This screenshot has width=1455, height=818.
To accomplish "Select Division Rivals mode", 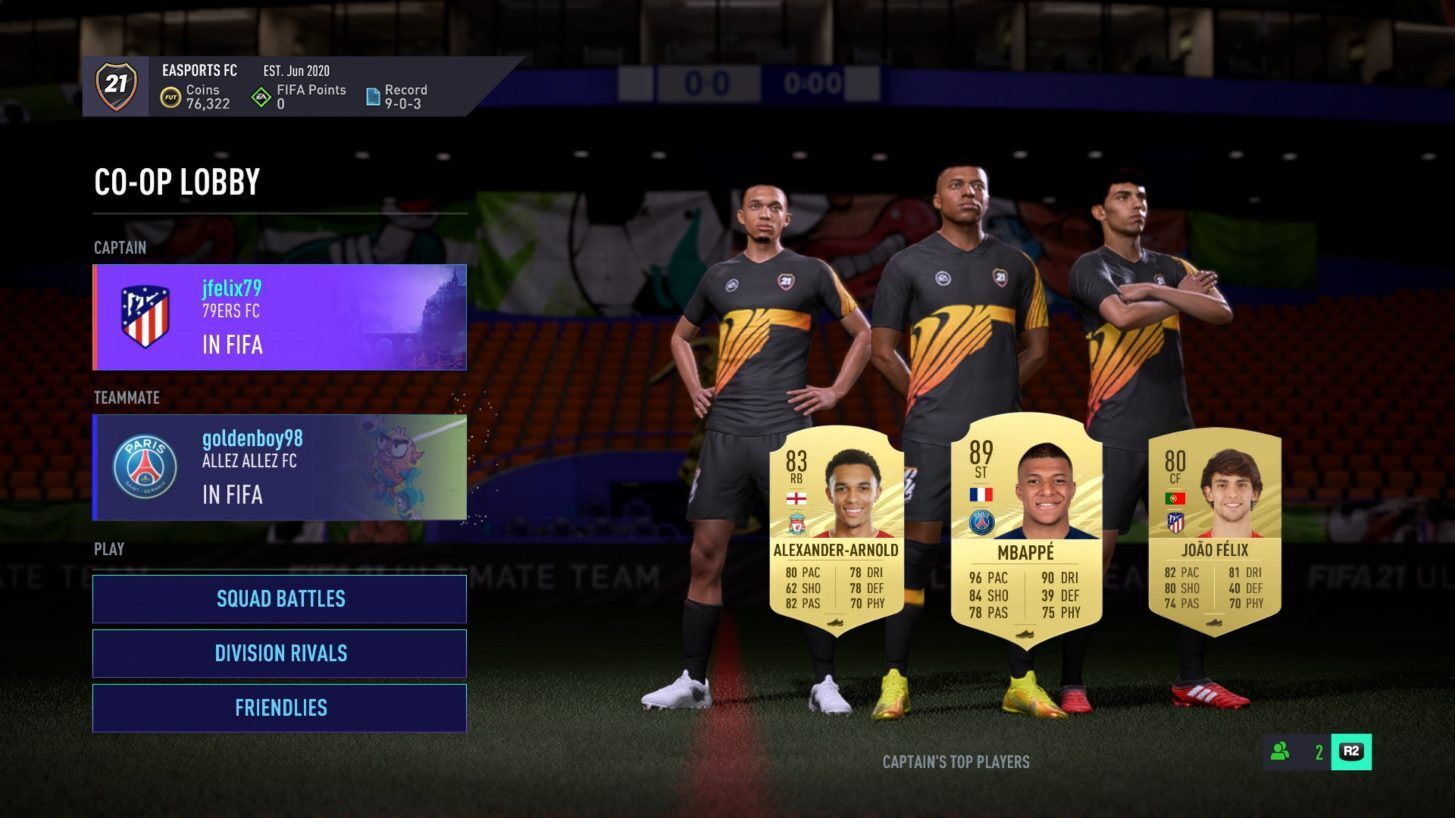I will [279, 653].
